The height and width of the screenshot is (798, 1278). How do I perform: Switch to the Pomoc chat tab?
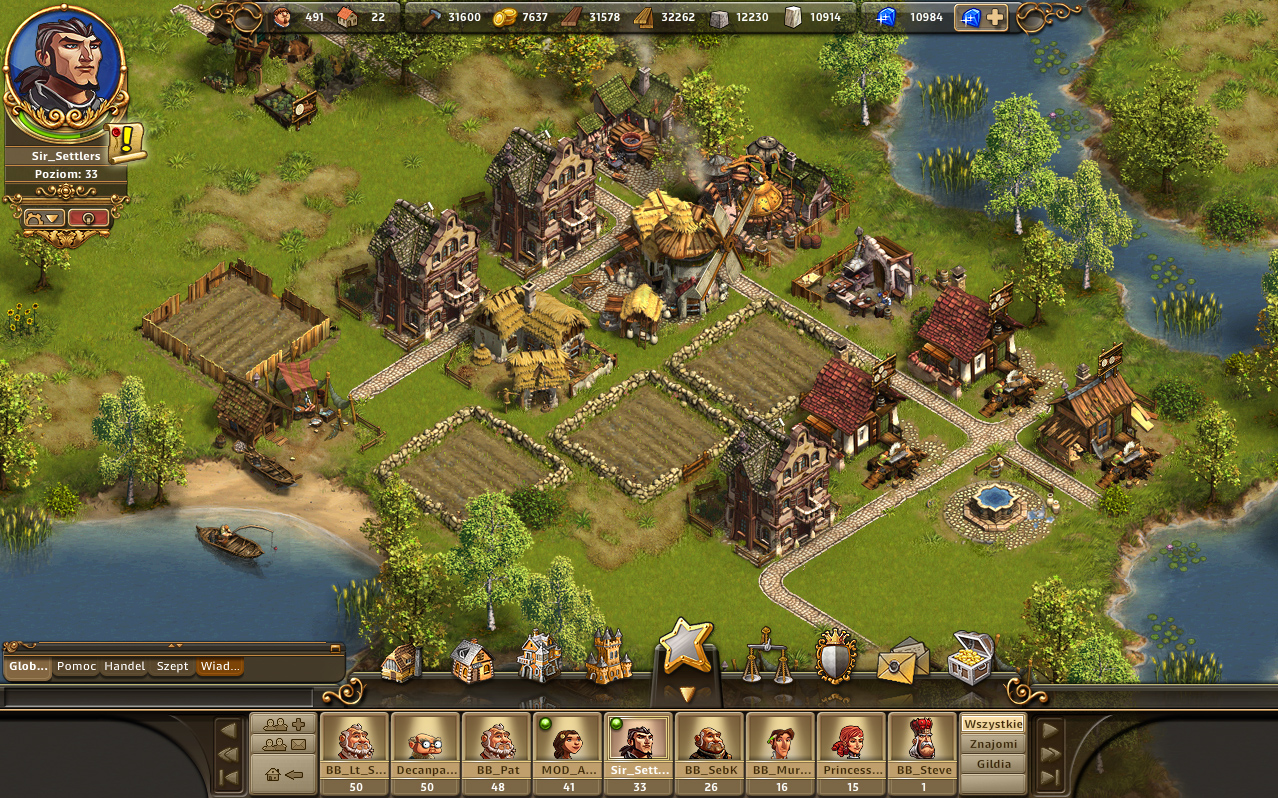77,667
